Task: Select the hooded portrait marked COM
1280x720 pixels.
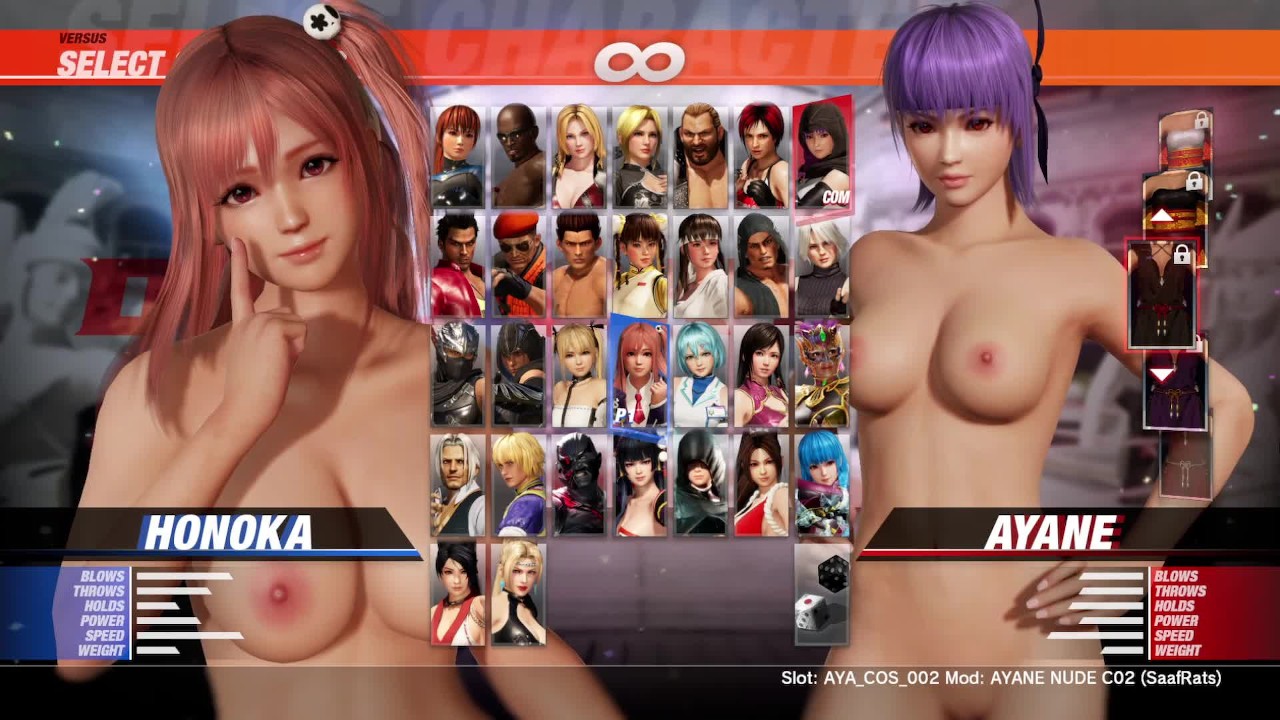Action: click(822, 154)
